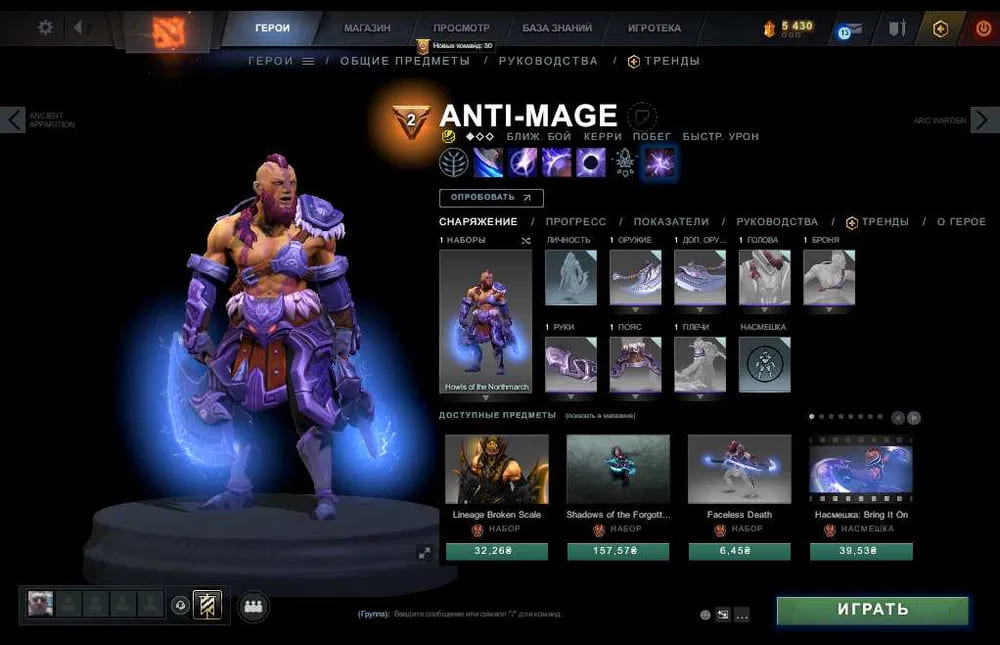This screenshot has height=645, width=1000.
Task: Select the Howls of the Northmarch set
Action: [485, 321]
